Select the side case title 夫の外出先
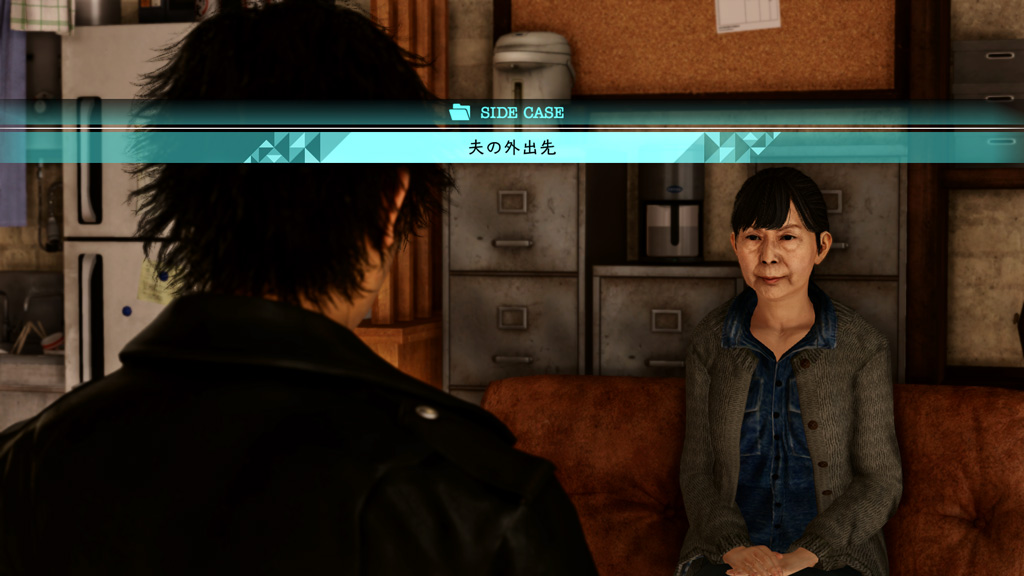 (512, 148)
